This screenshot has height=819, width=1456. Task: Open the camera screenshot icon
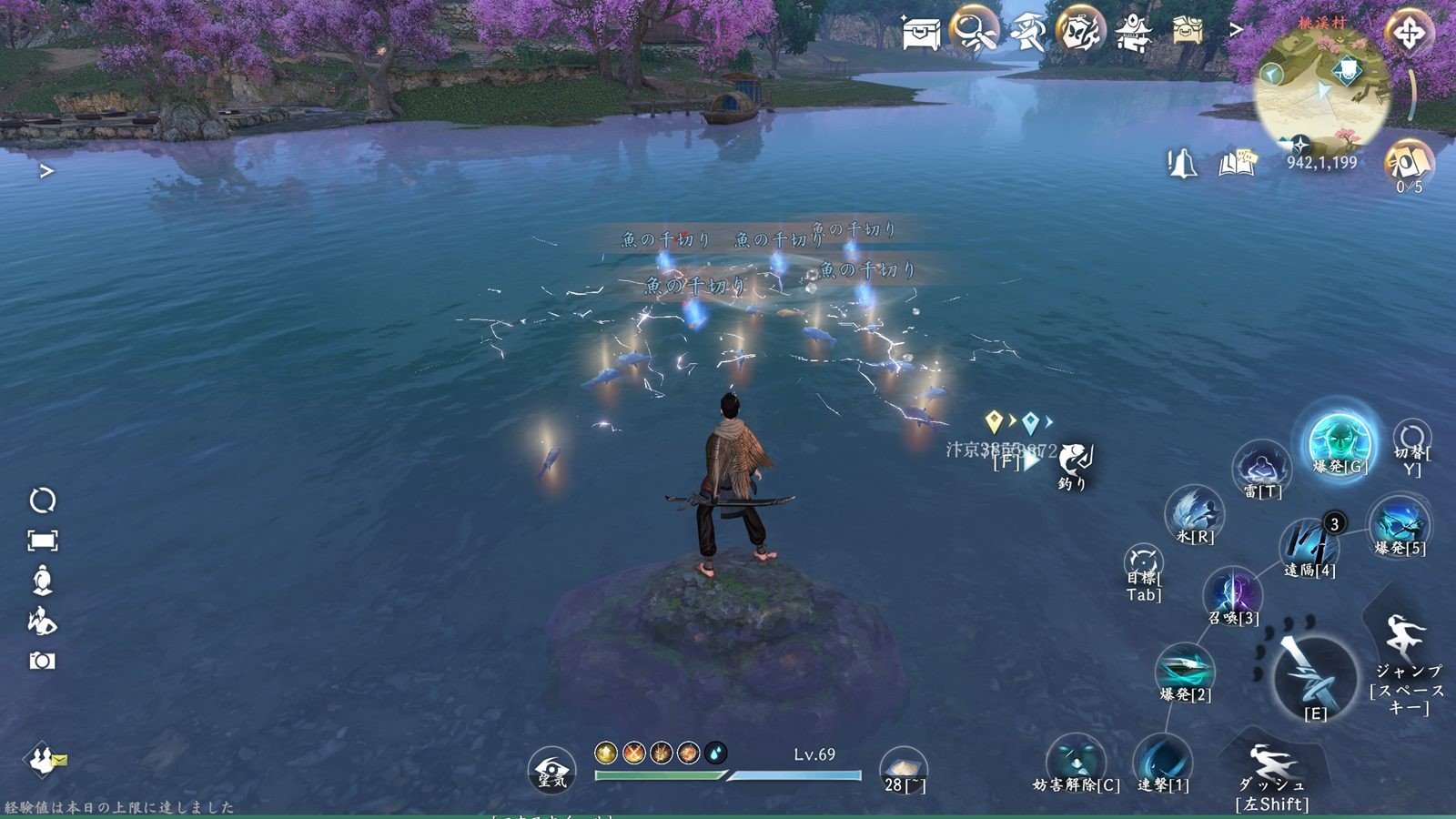coord(42,661)
